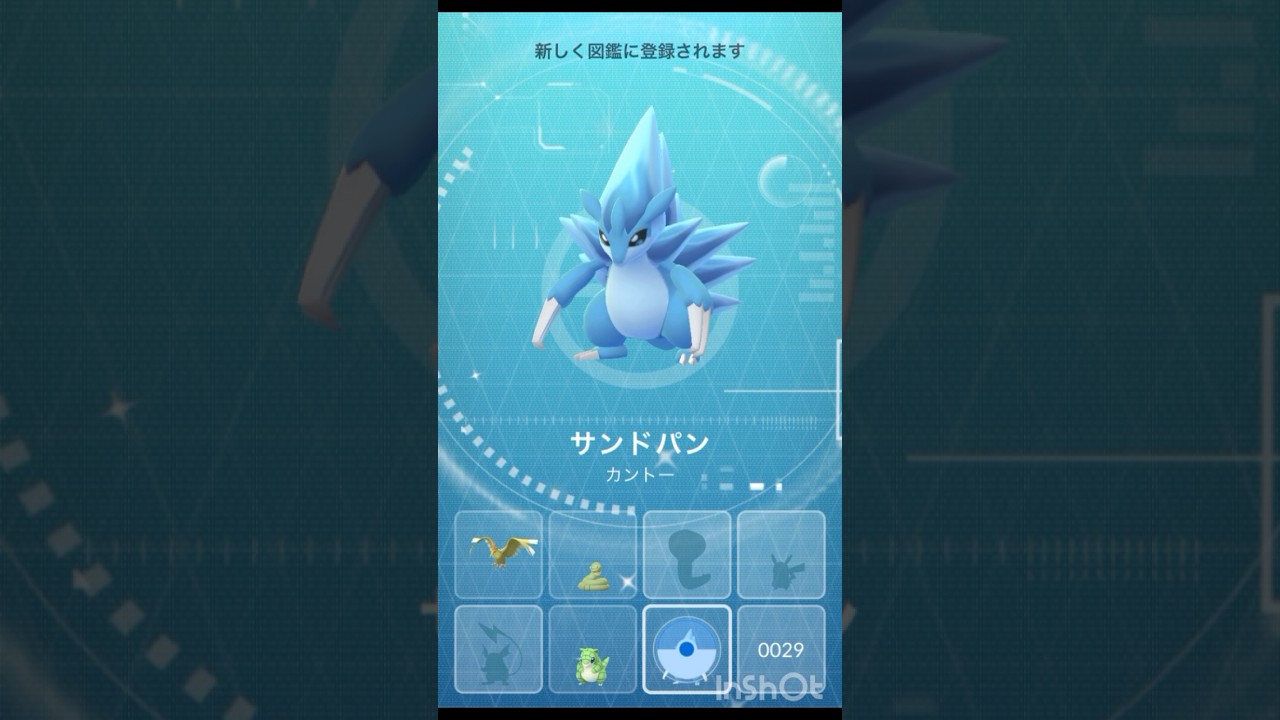Select the Pikachu silhouette entry
This screenshot has width=1280, height=720.
pyautogui.click(x=780, y=555)
